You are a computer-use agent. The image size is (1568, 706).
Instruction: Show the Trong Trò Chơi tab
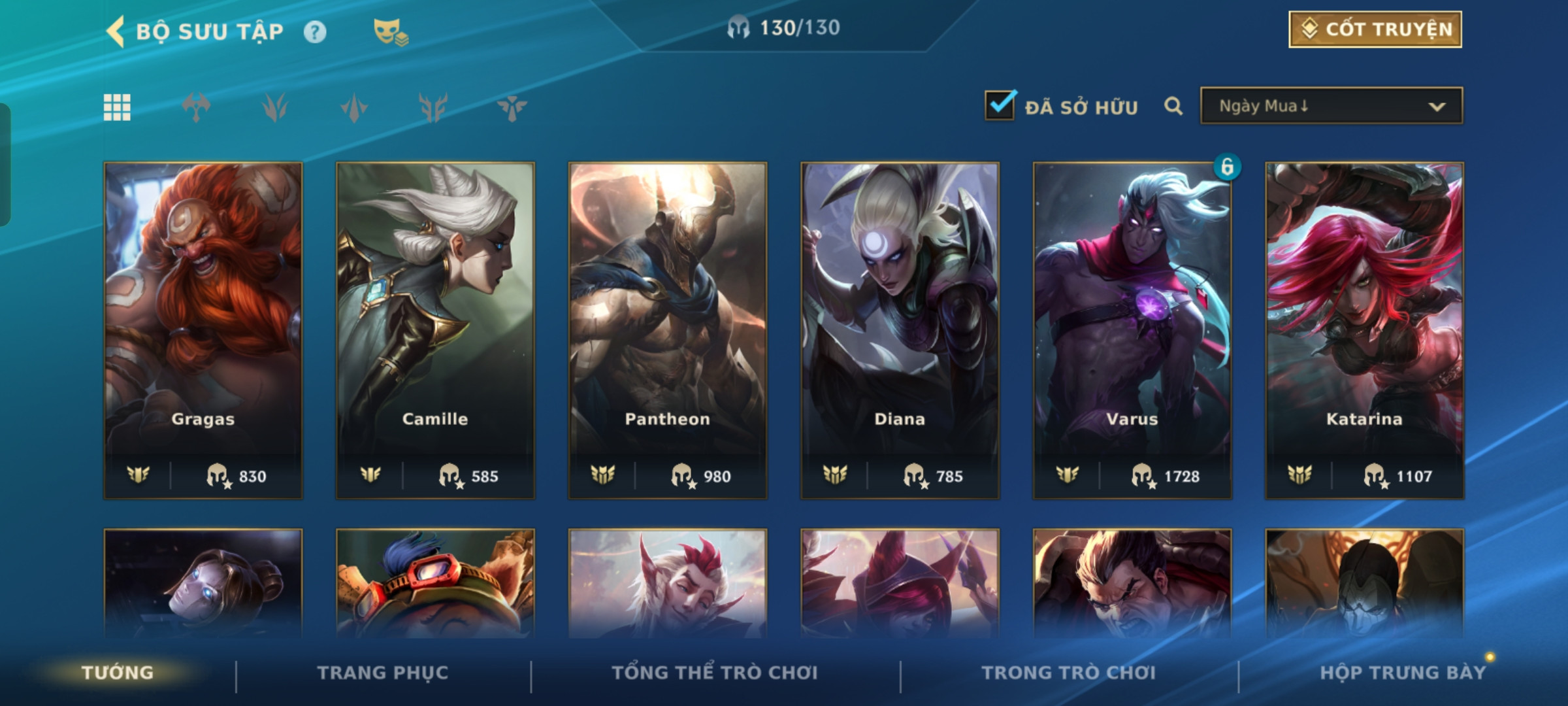(x=1069, y=673)
